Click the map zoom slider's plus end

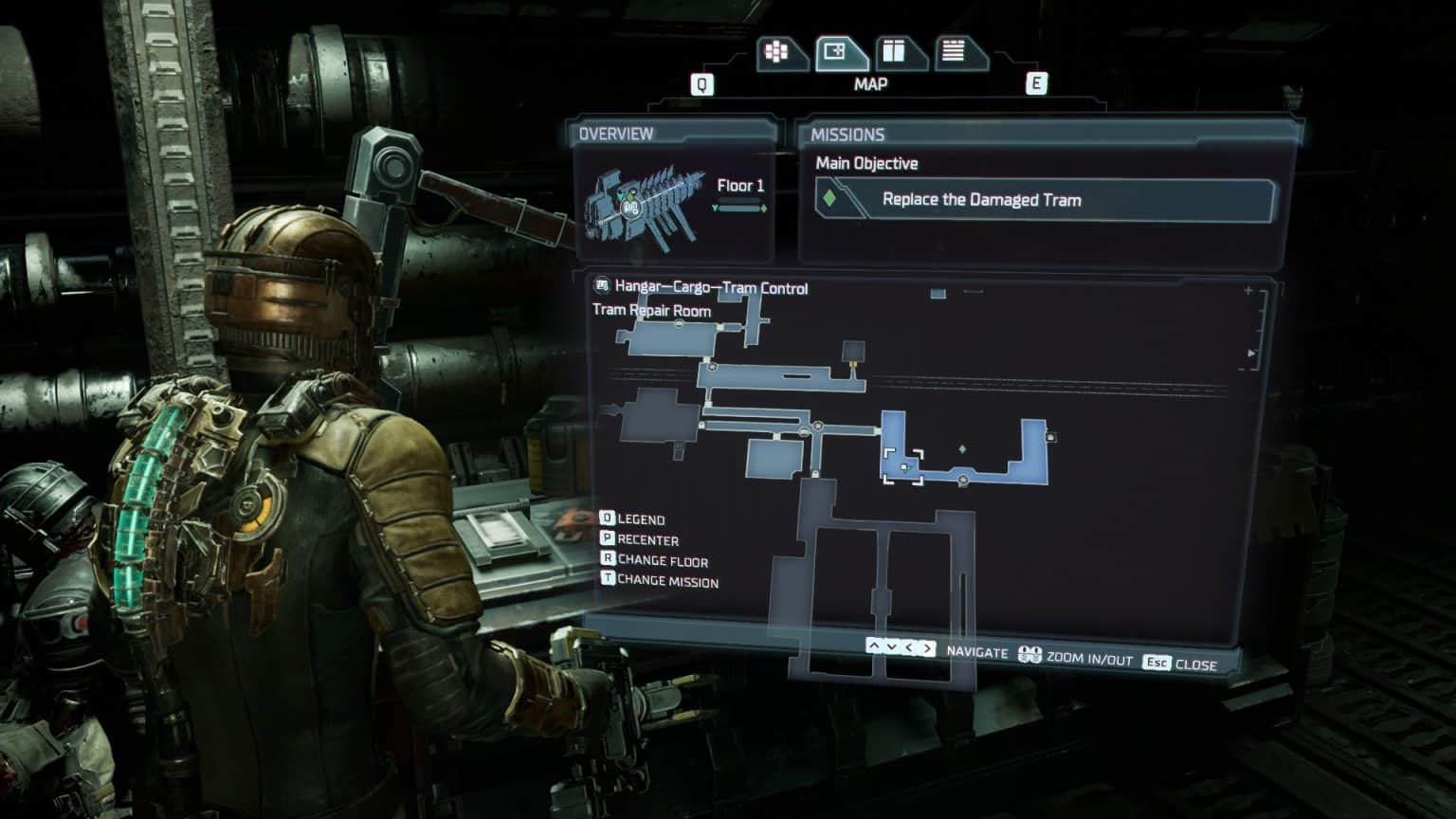click(1248, 291)
